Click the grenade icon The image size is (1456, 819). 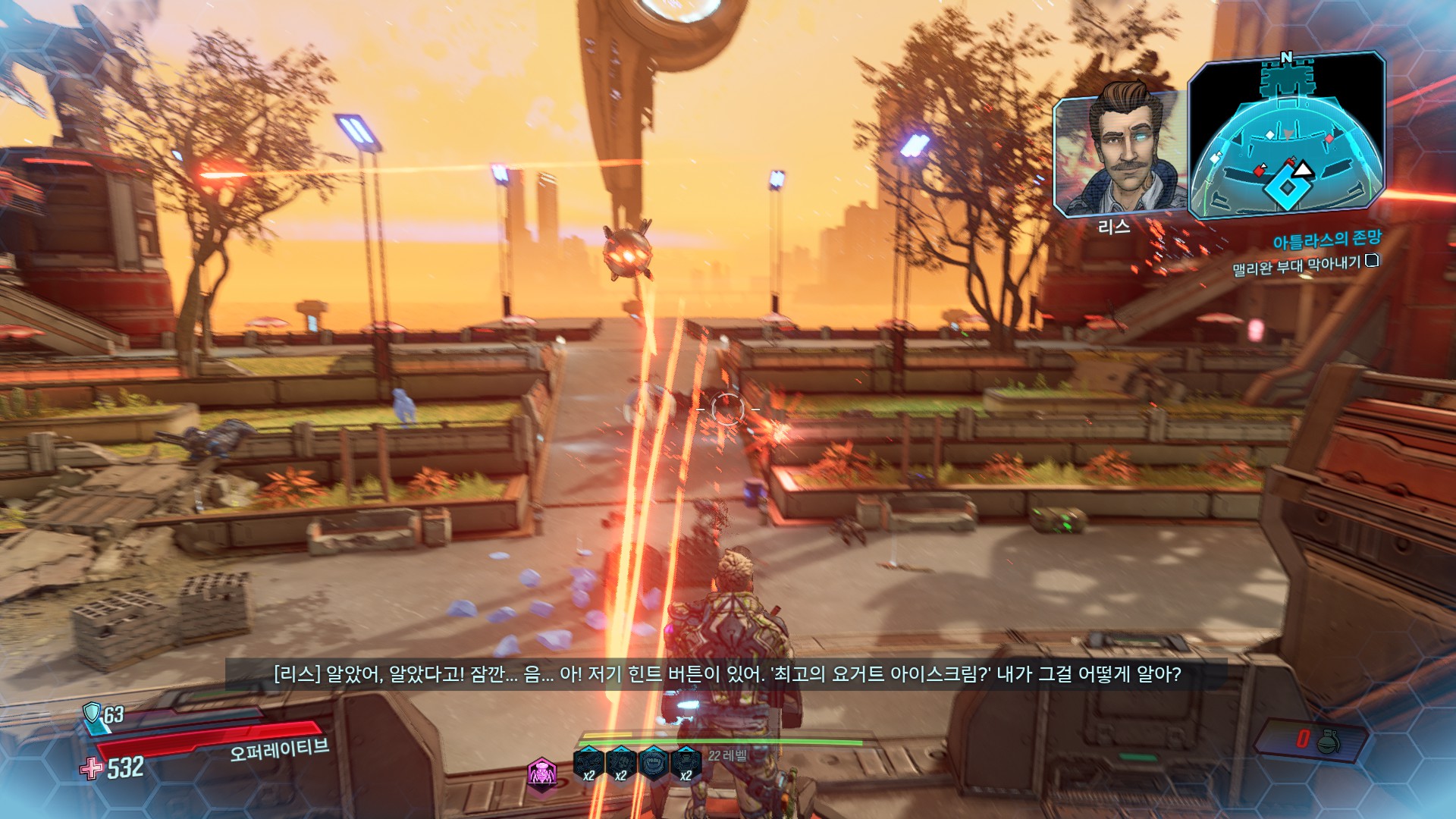1329,741
